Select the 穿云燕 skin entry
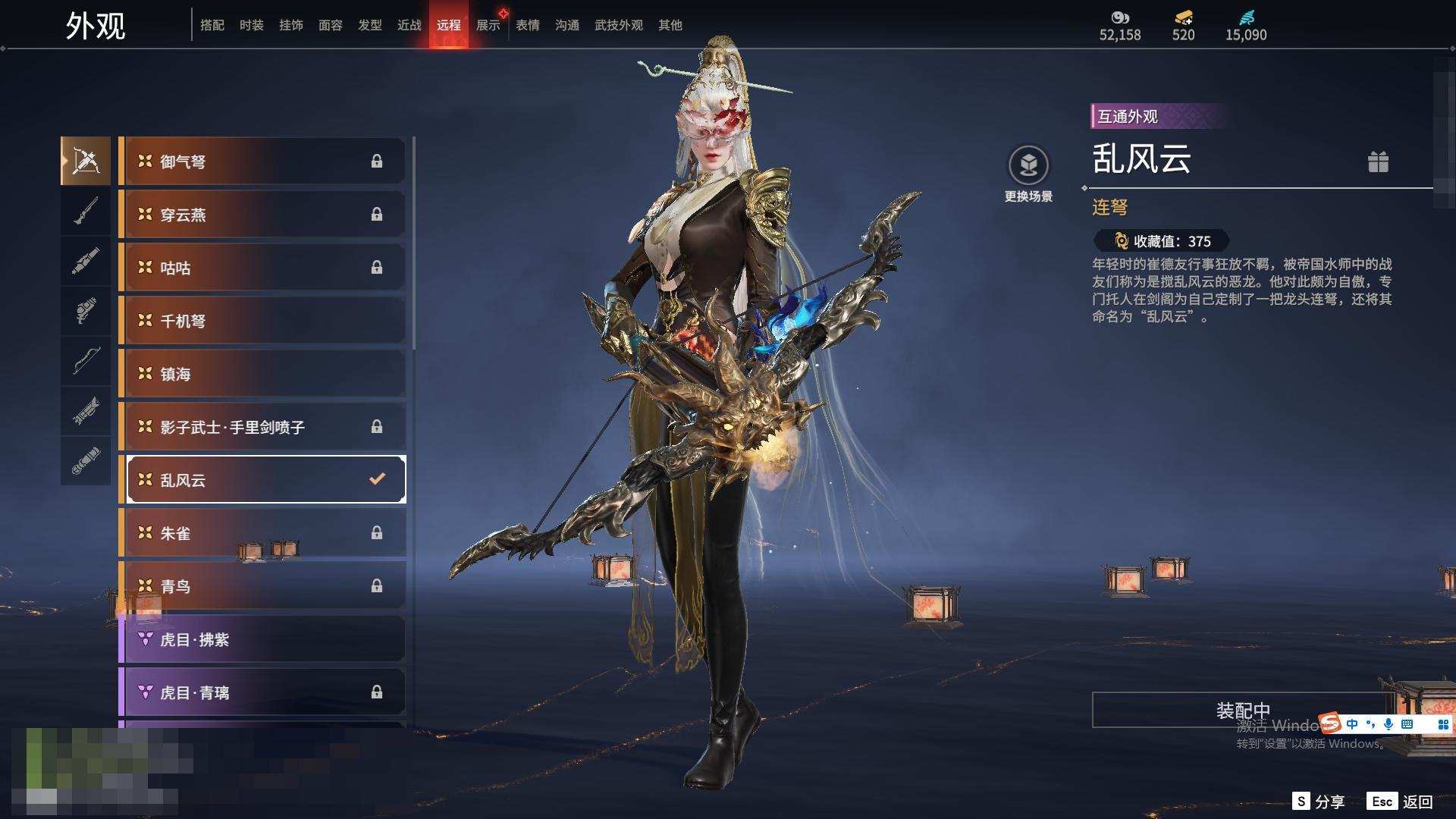This screenshot has height=819, width=1456. point(262,215)
